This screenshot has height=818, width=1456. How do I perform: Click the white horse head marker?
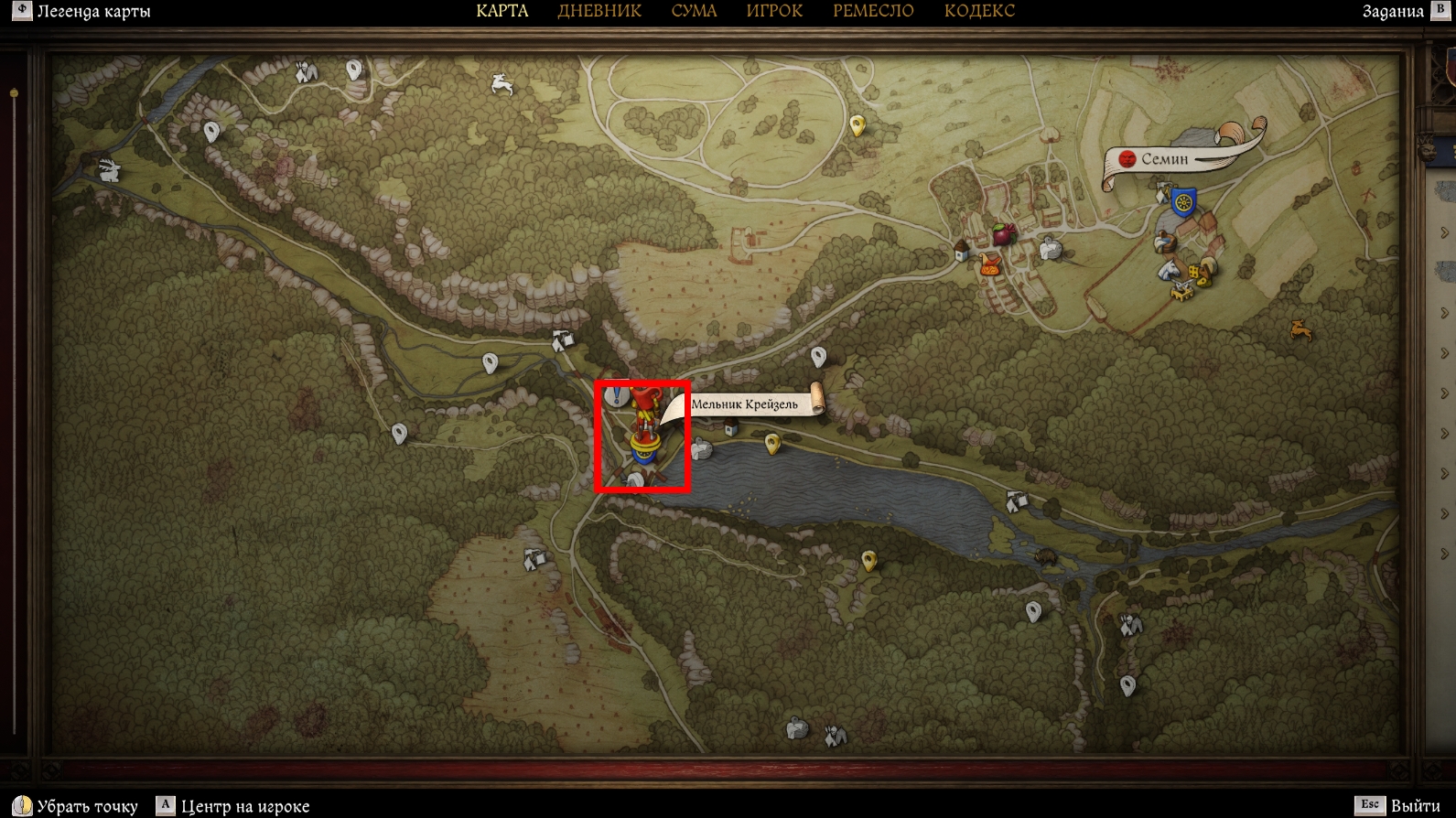pos(1169,270)
